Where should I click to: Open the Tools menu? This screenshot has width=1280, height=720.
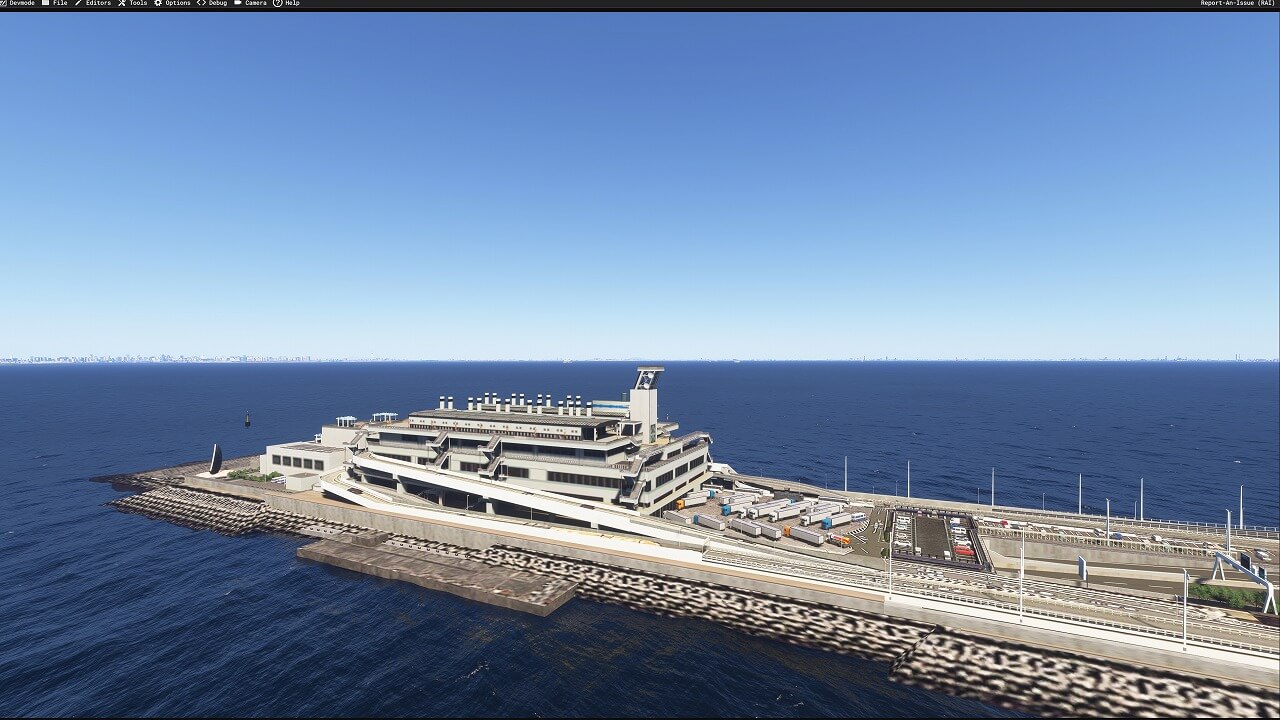coord(137,3)
